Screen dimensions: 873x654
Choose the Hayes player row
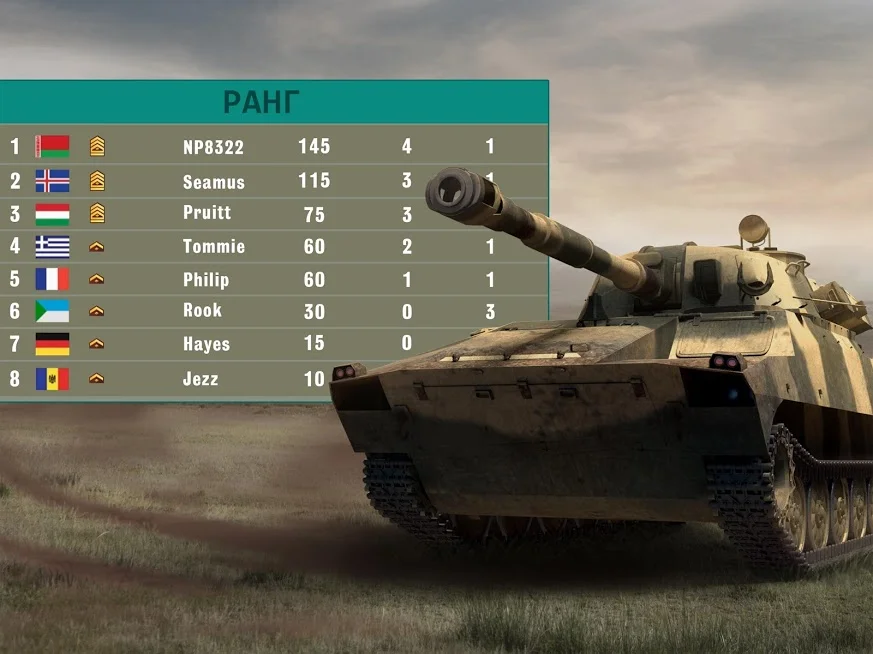[206, 344]
